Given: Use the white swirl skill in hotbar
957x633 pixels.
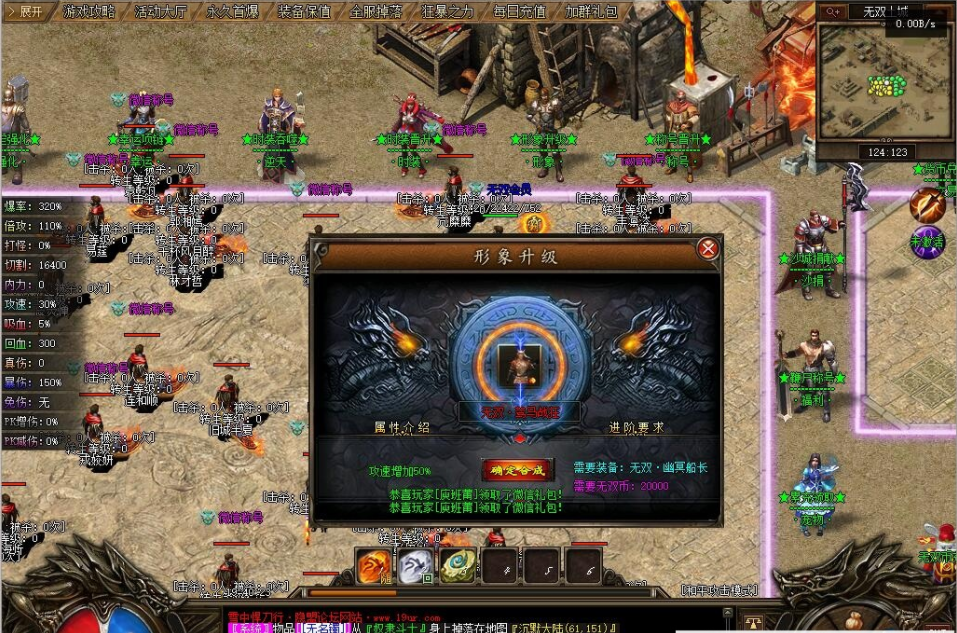Looking at the screenshot, I should pyautogui.click(x=416, y=566).
